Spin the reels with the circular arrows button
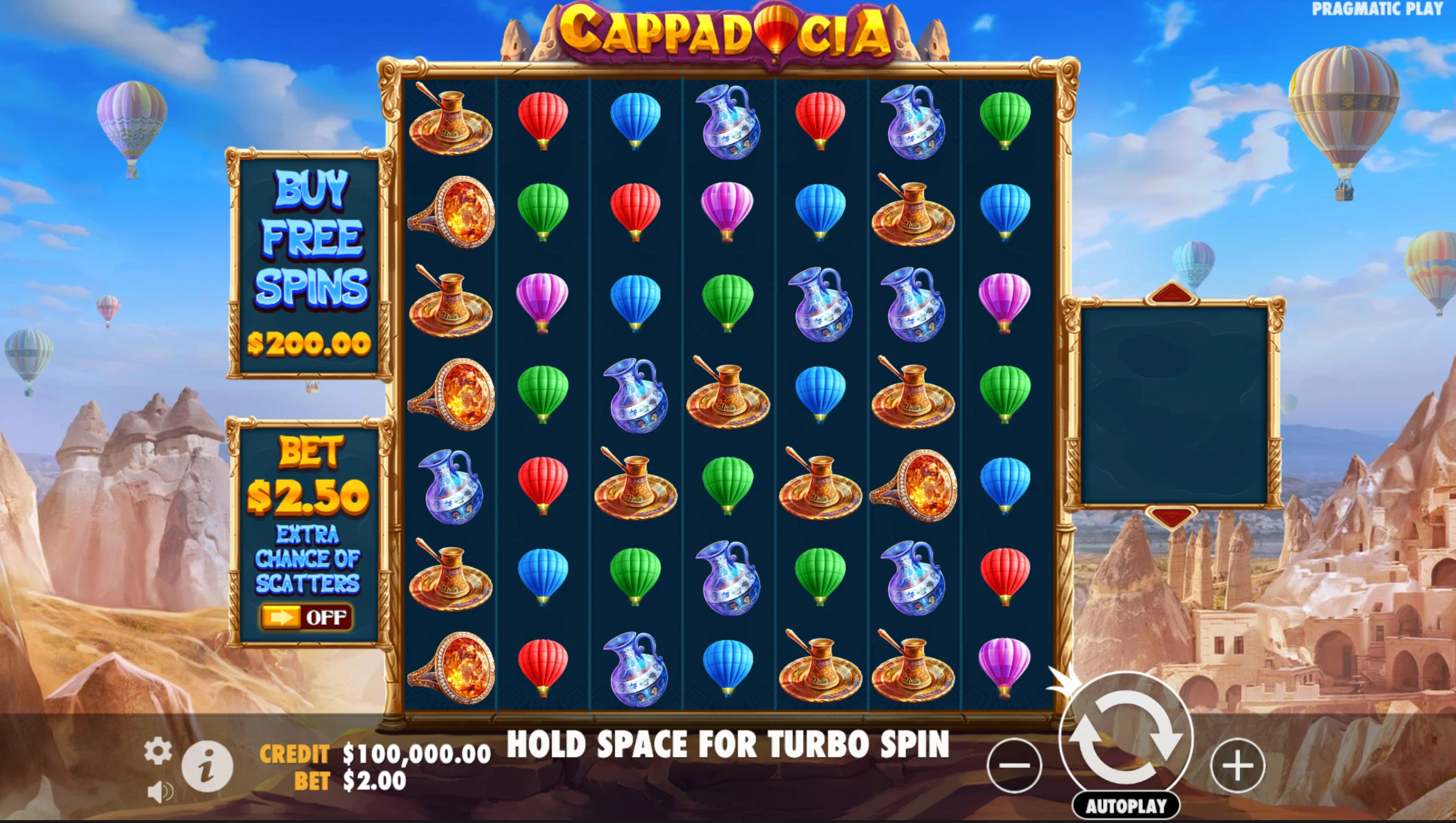 tap(1126, 738)
